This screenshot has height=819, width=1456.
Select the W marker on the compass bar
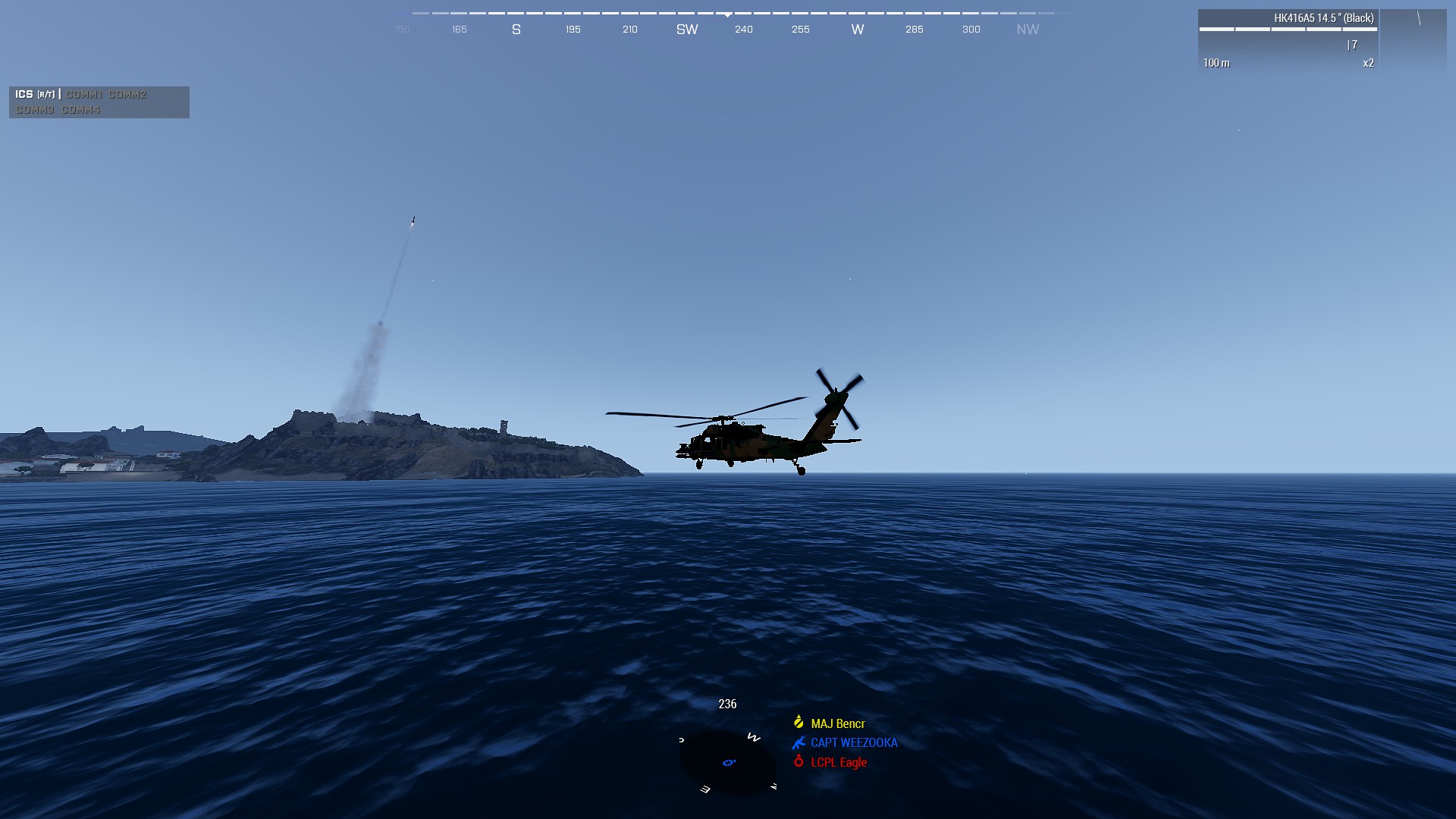pos(857,29)
